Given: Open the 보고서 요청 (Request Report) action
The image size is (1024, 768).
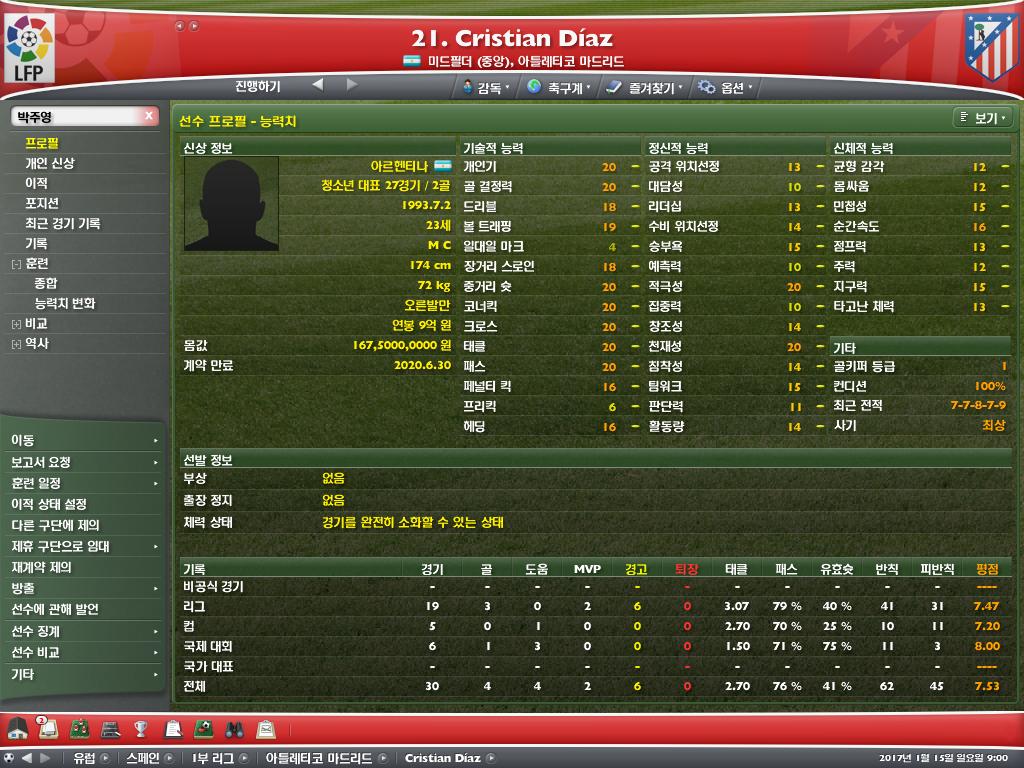Looking at the screenshot, I should pos(41,462).
